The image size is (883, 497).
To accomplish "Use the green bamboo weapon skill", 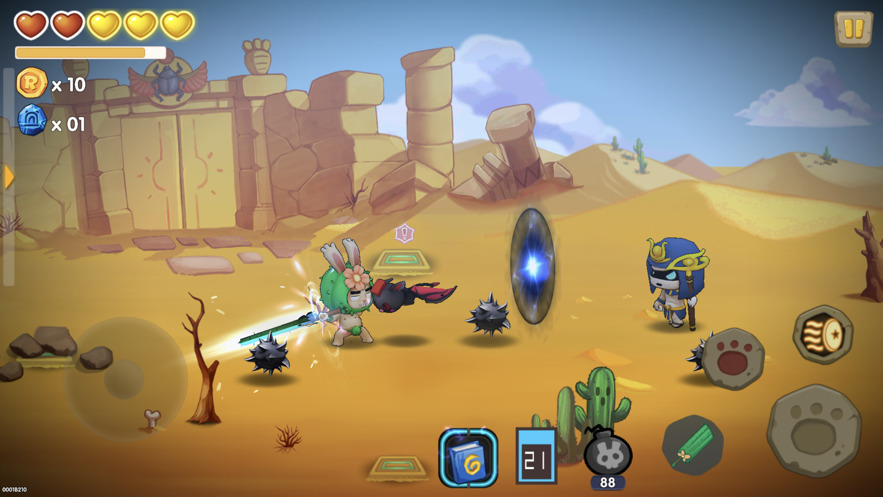I will click(x=692, y=445).
